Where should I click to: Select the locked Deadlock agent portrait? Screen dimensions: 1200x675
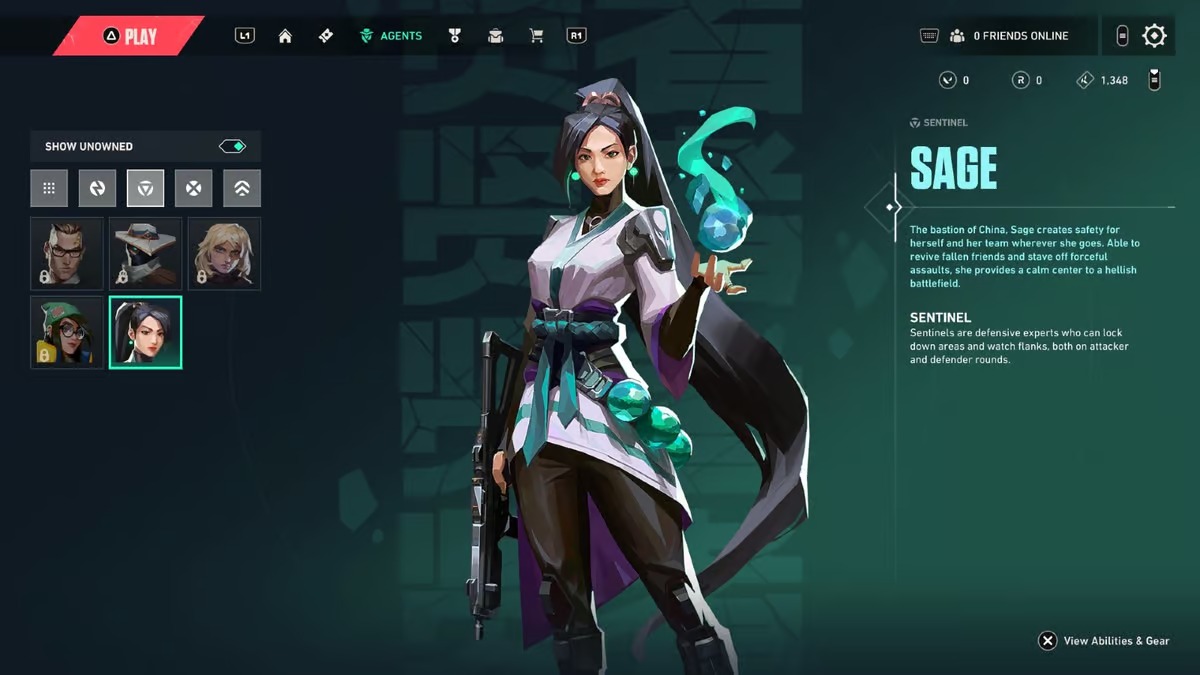pos(224,253)
